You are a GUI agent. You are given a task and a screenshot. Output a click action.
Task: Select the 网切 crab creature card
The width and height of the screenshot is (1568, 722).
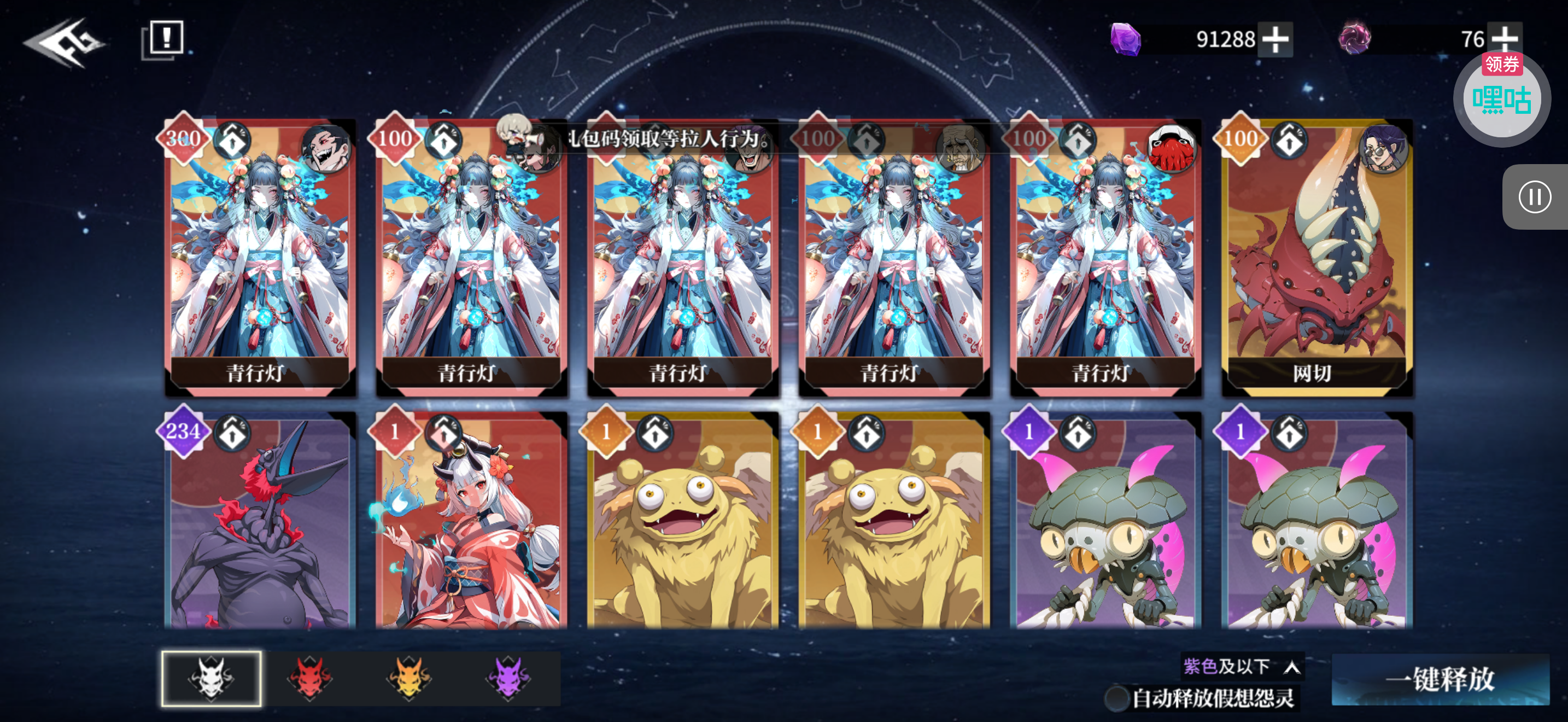pyautogui.click(x=1317, y=255)
